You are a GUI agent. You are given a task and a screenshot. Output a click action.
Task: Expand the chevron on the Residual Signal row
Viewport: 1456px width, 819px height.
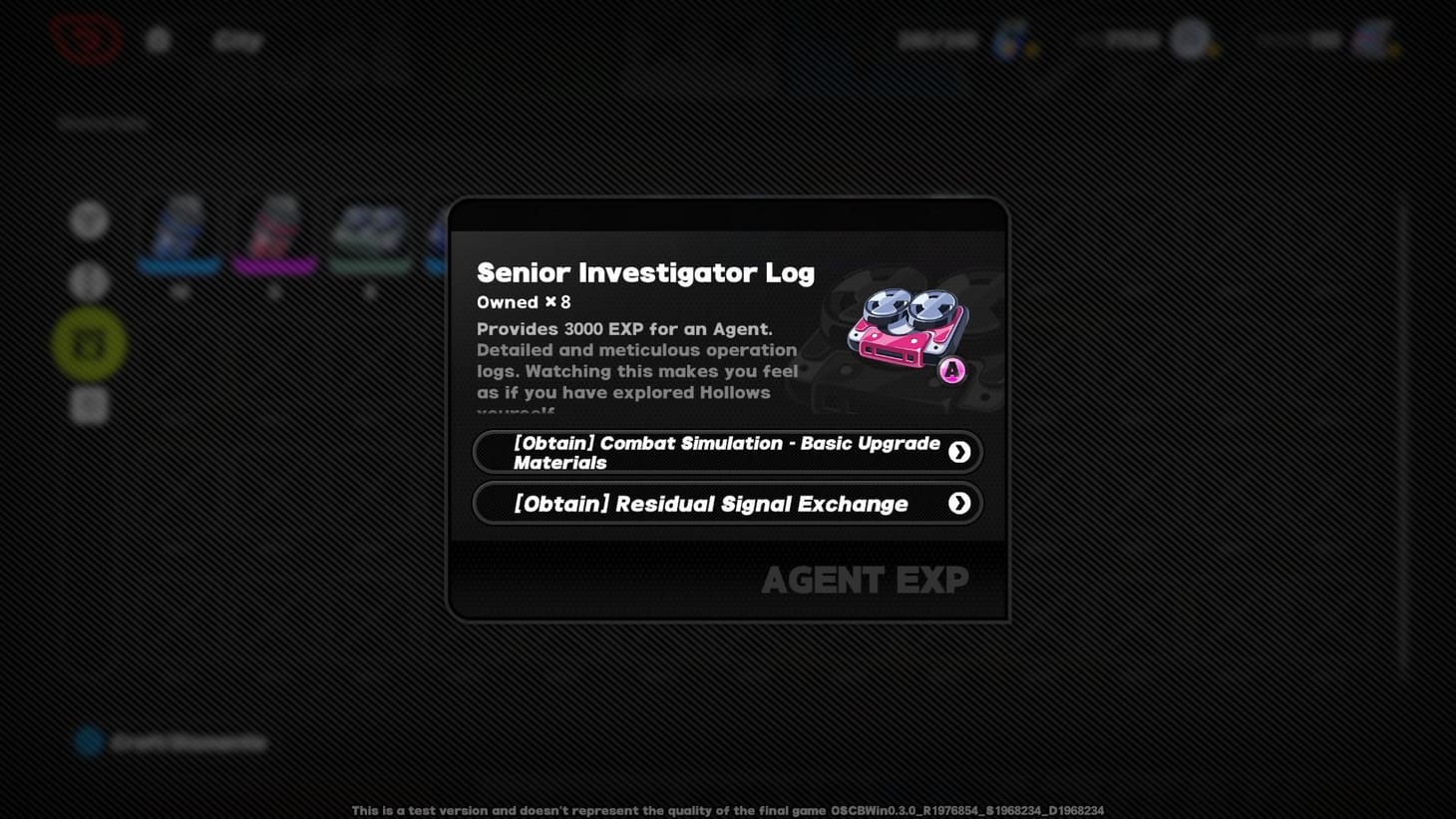tap(957, 503)
